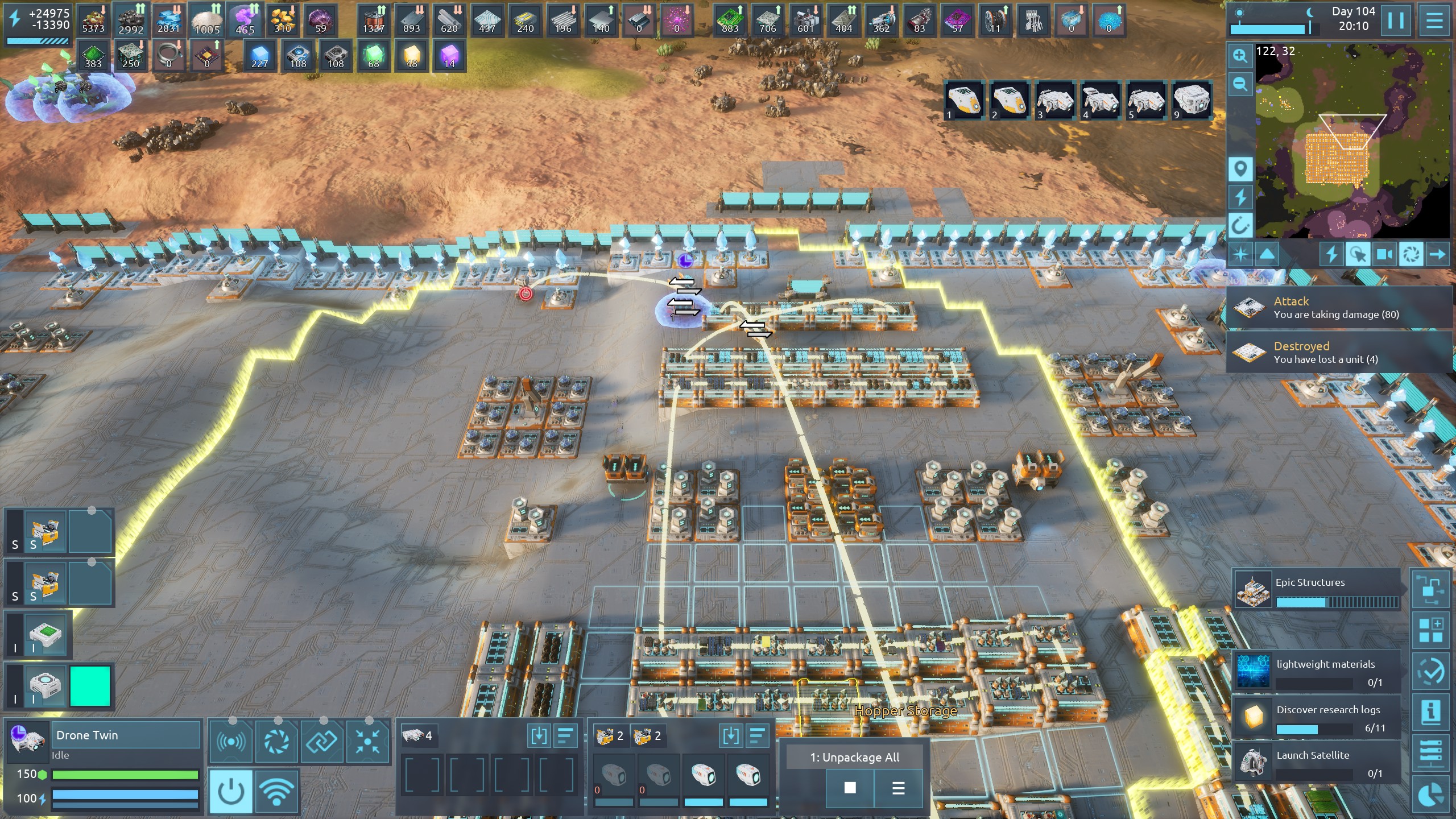1456x819 pixels.
Task: Select the Discover research logs objective
Action: (x=1316, y=718)
